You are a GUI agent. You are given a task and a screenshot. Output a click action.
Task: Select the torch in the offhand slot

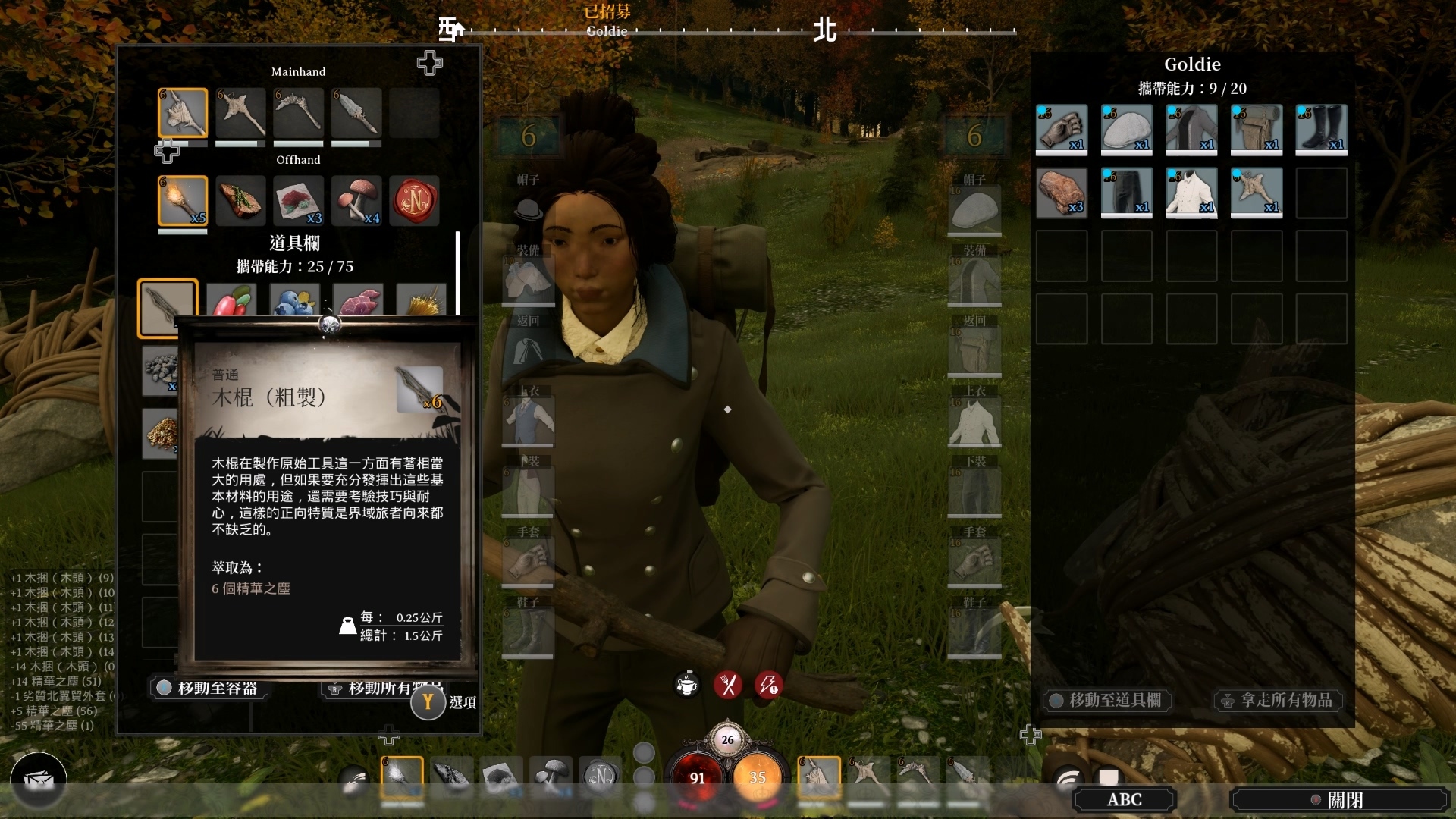183,201
